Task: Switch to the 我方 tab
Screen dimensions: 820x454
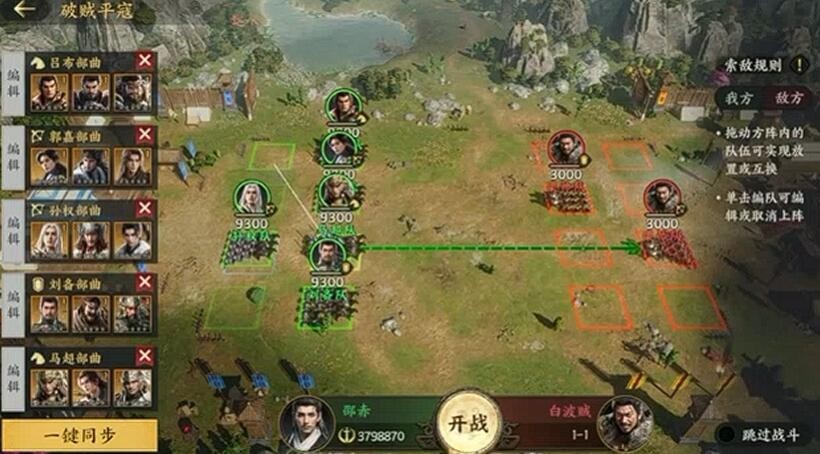Action: pyautogui.click(x=739, y=98)
